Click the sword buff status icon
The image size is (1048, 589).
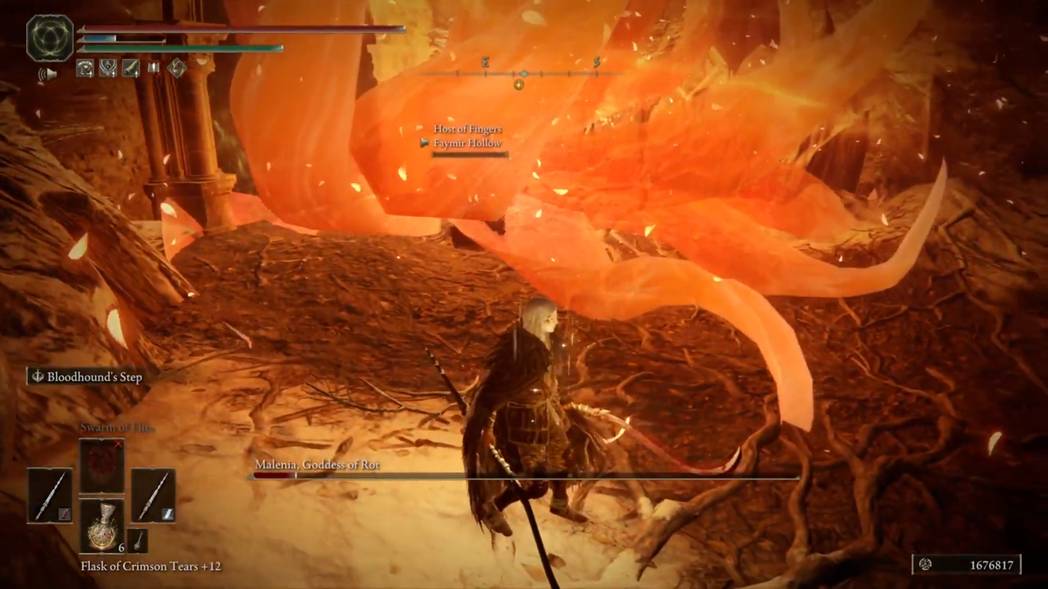(x=130, y=68)
